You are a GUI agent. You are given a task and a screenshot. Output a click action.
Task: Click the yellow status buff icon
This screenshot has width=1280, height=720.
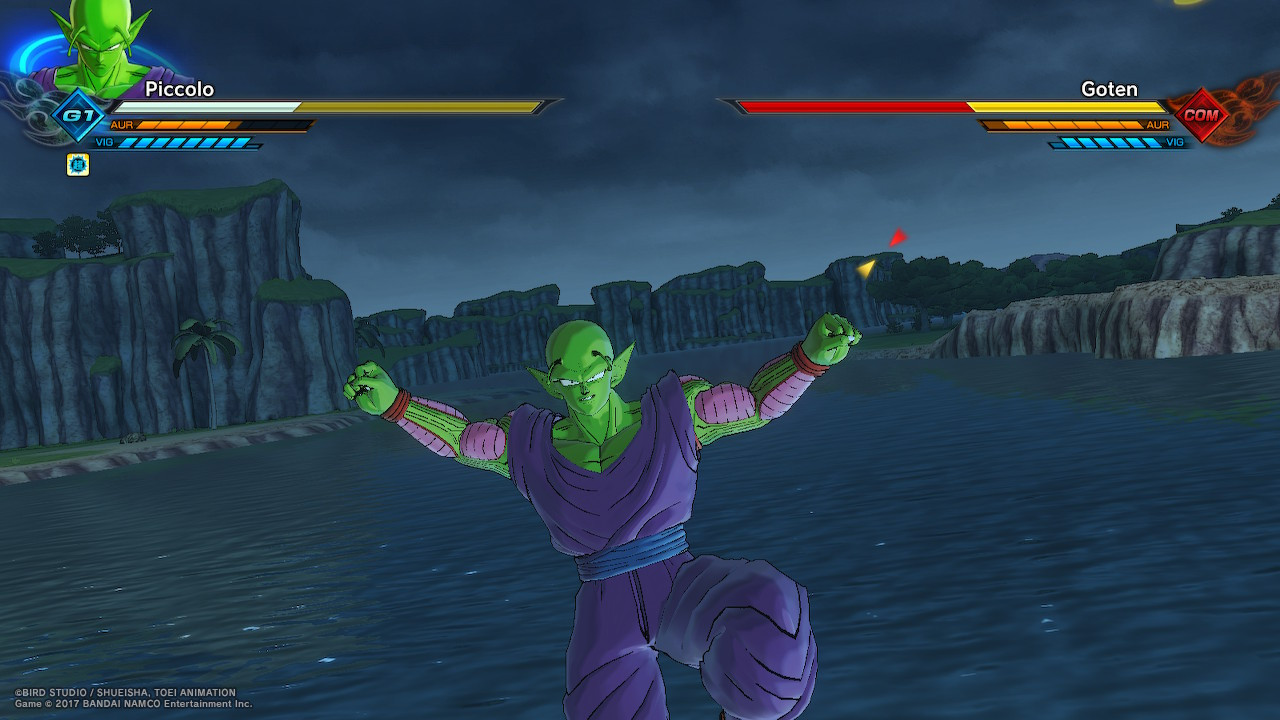(78, 165)
